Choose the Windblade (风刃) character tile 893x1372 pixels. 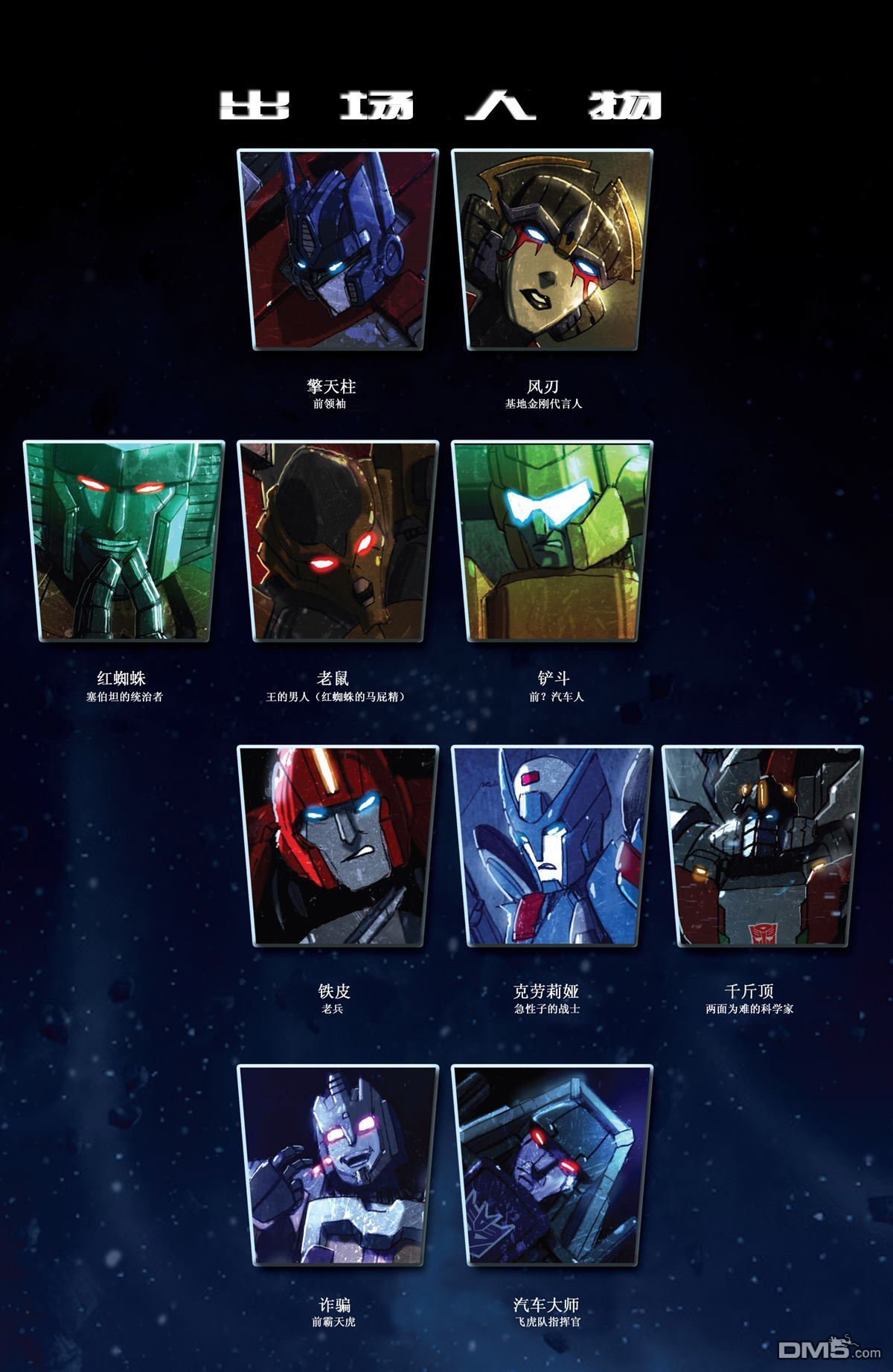click(x=552, y=249)
